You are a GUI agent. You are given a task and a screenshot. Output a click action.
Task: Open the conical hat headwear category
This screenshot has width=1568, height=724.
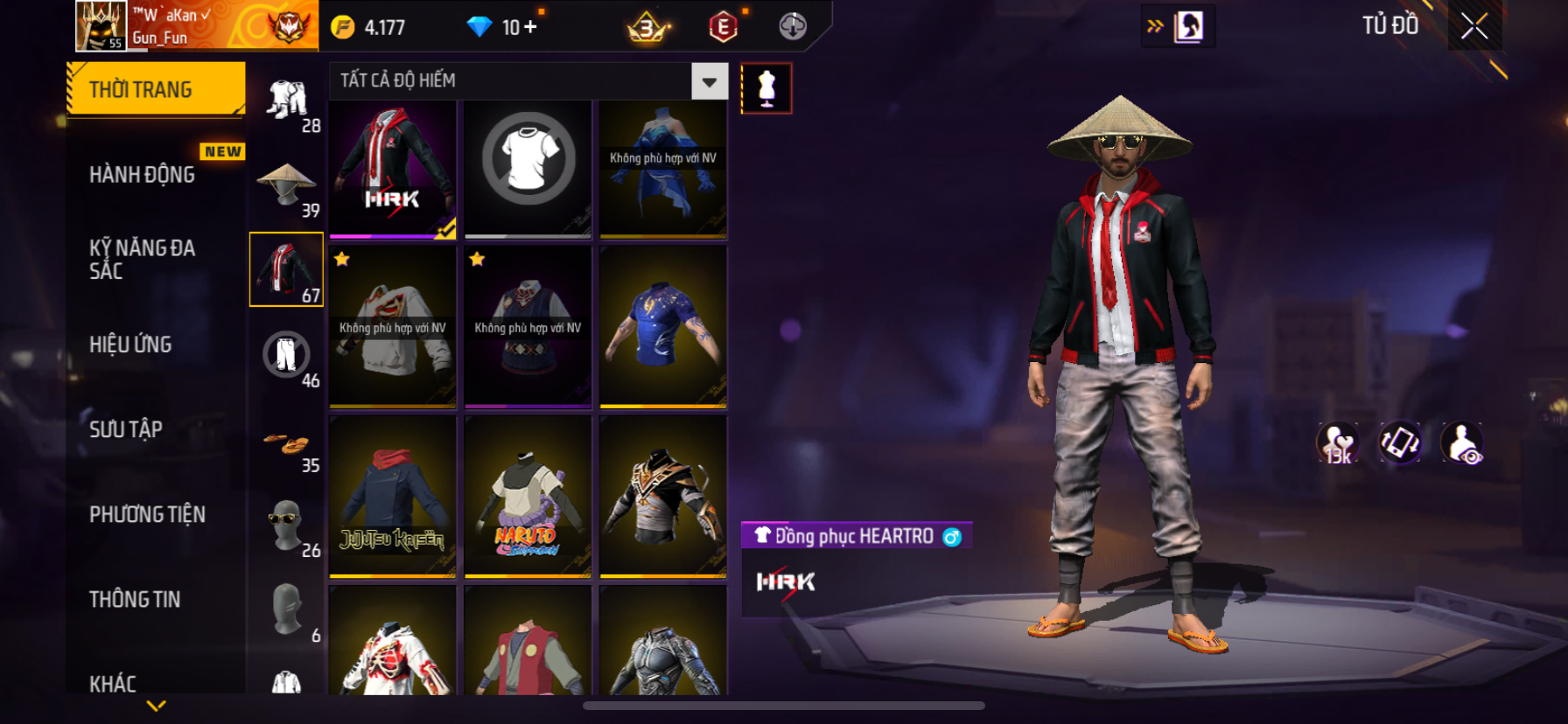(x=286, y=185)
